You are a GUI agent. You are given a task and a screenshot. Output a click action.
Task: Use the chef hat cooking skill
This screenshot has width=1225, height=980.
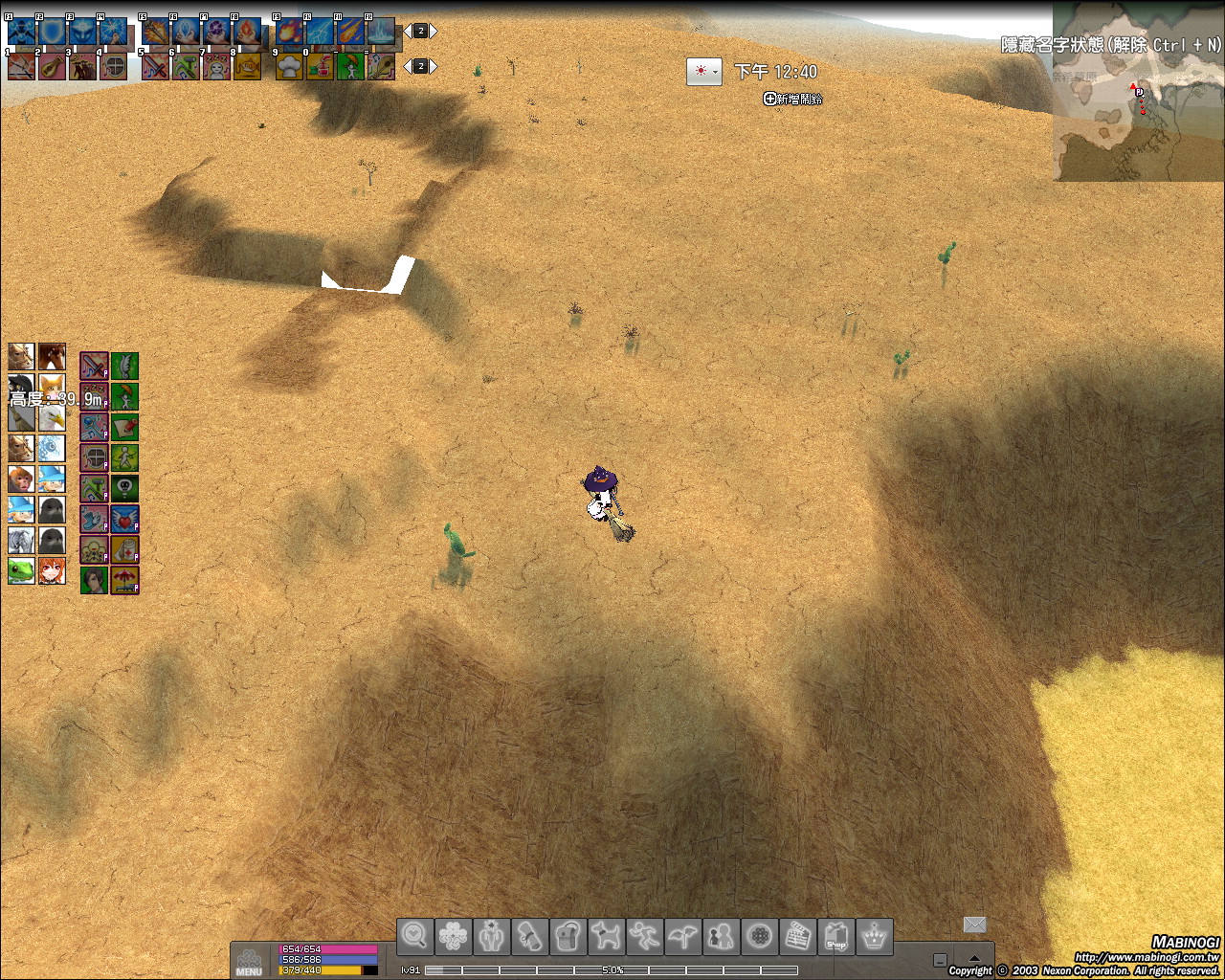289,66
